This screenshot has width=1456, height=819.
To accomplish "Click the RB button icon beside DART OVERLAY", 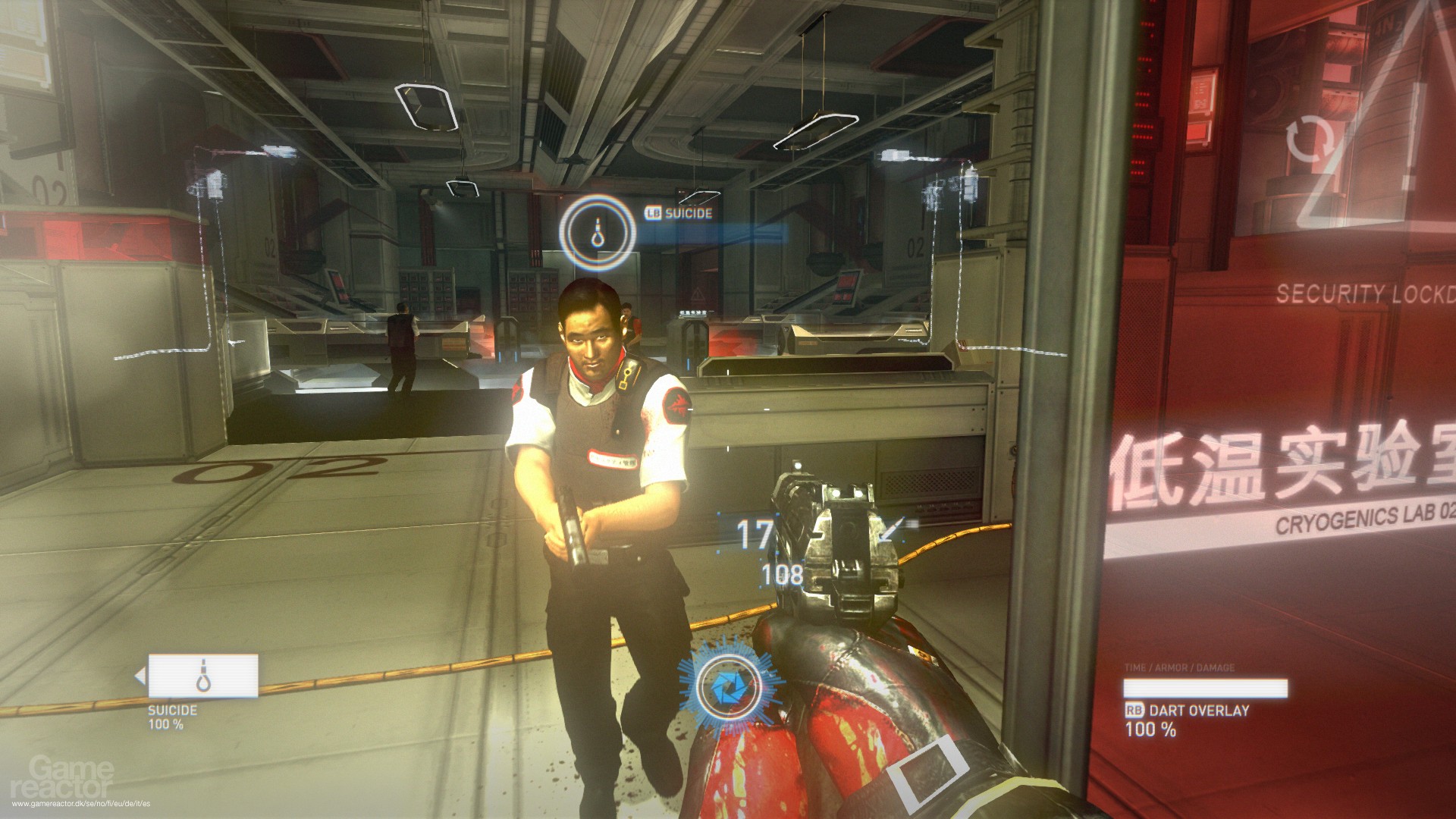I will pyautogui.click(x=1134, y=711).
